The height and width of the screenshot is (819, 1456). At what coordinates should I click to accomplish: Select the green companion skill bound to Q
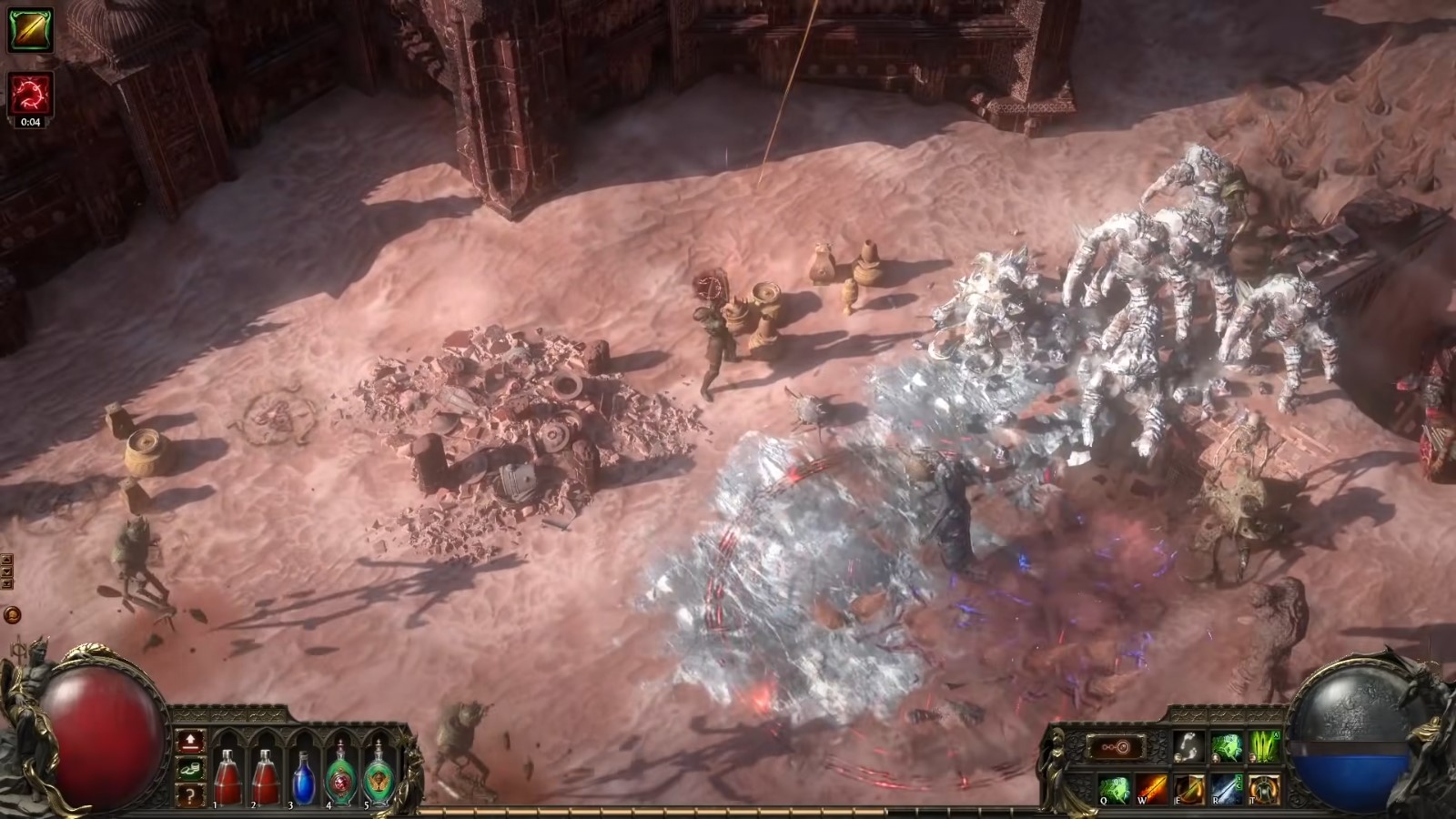click(1116, 788)
